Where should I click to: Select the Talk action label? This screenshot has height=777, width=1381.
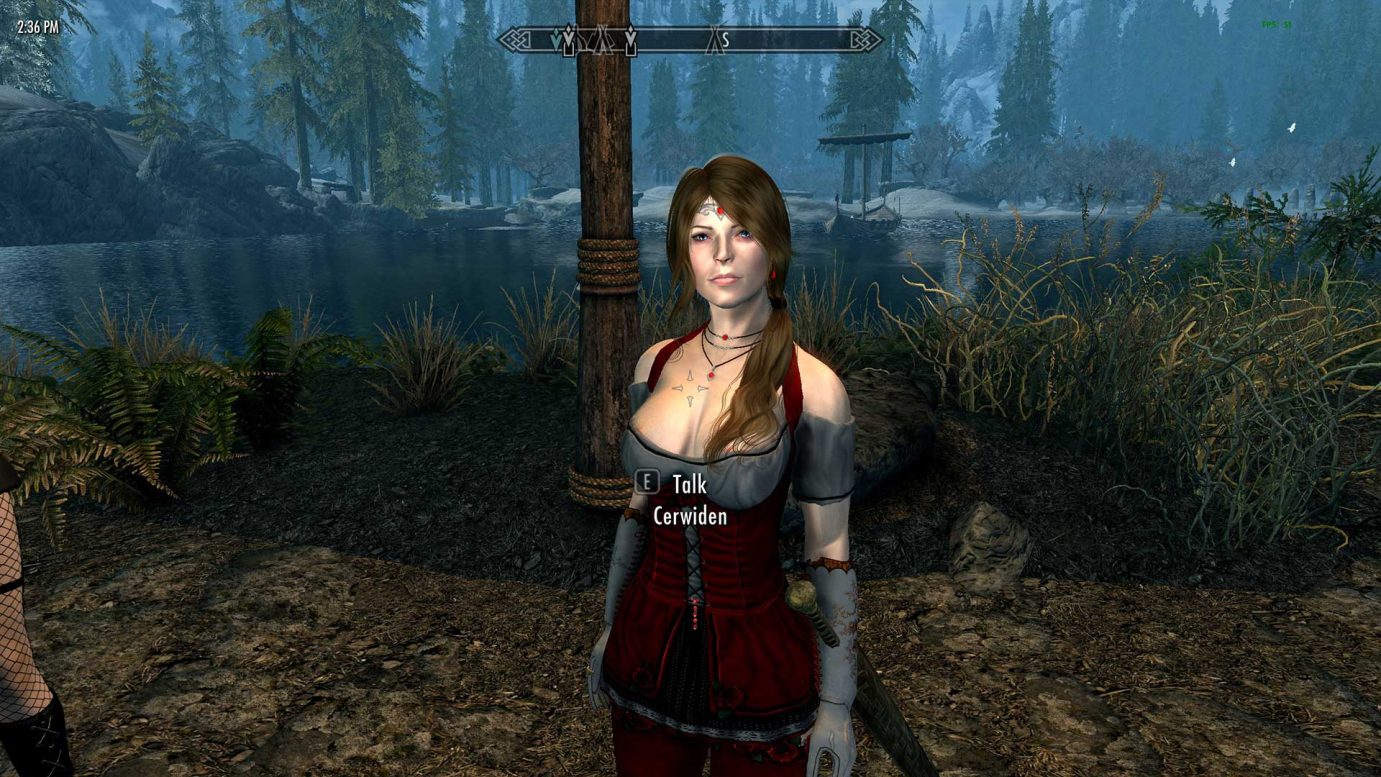[x=688, y=484]
